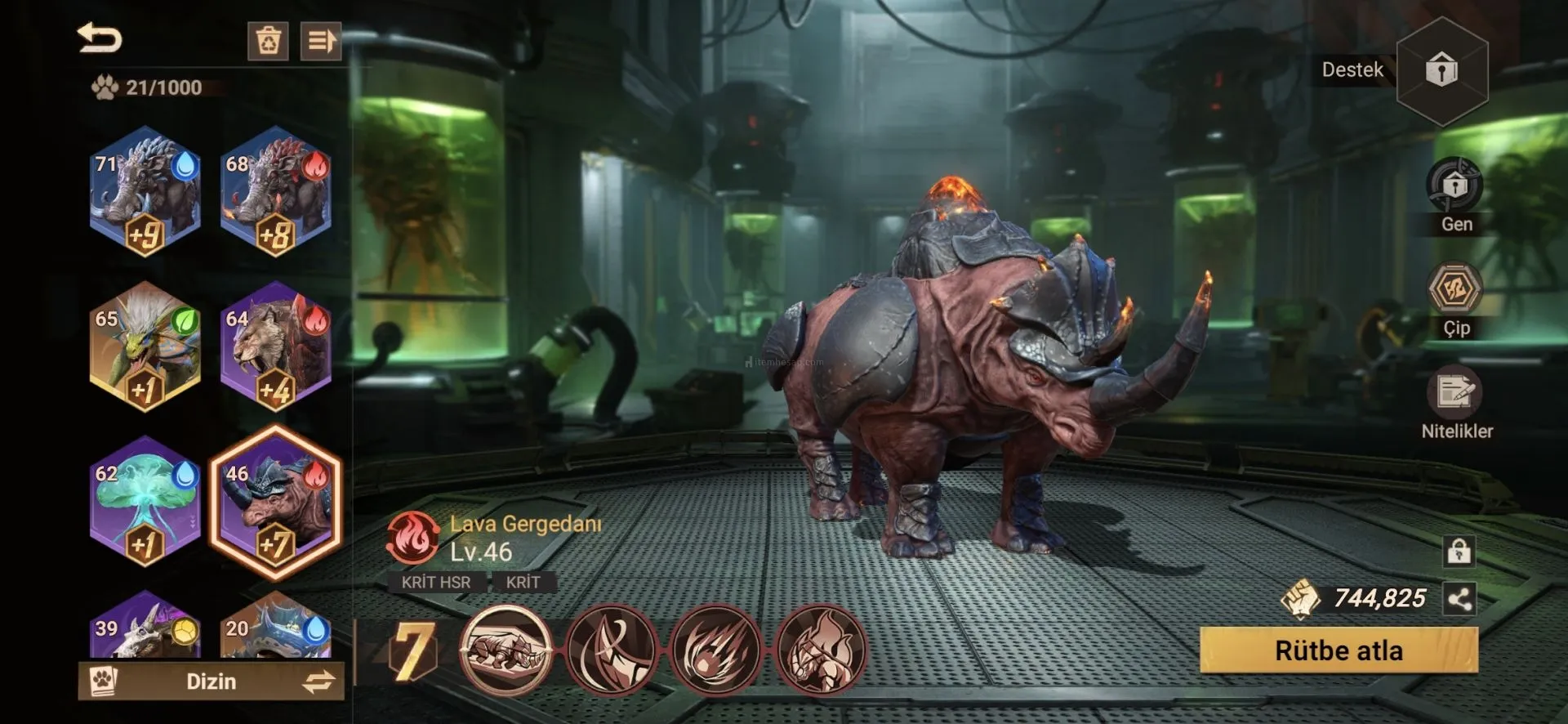Go back with the return arrow
1568x724 pixels.
click(100, 38)
